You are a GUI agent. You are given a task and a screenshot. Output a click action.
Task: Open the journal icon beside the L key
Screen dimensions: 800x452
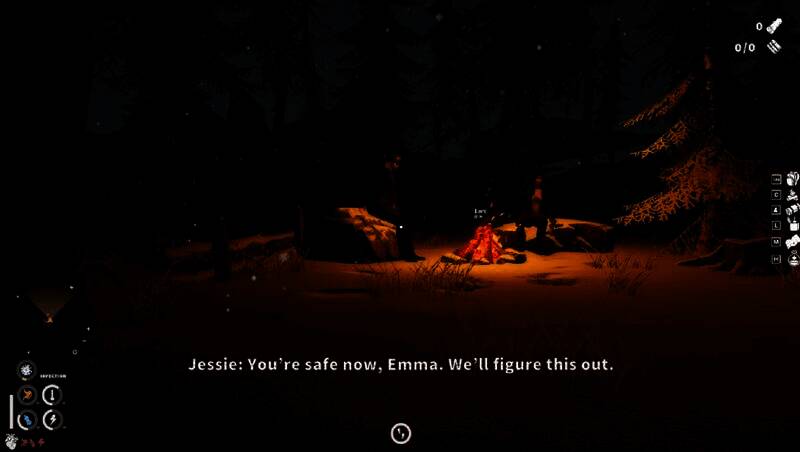(x=792, y=226)
